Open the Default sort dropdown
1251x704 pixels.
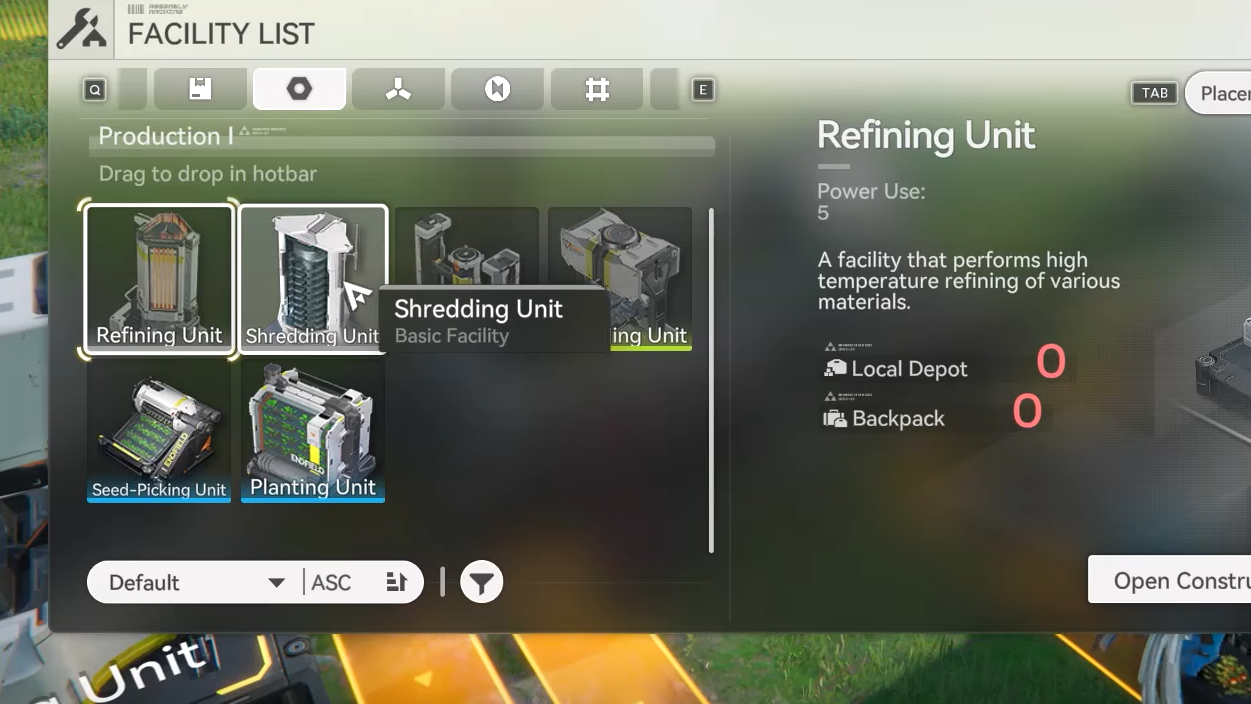195,583
